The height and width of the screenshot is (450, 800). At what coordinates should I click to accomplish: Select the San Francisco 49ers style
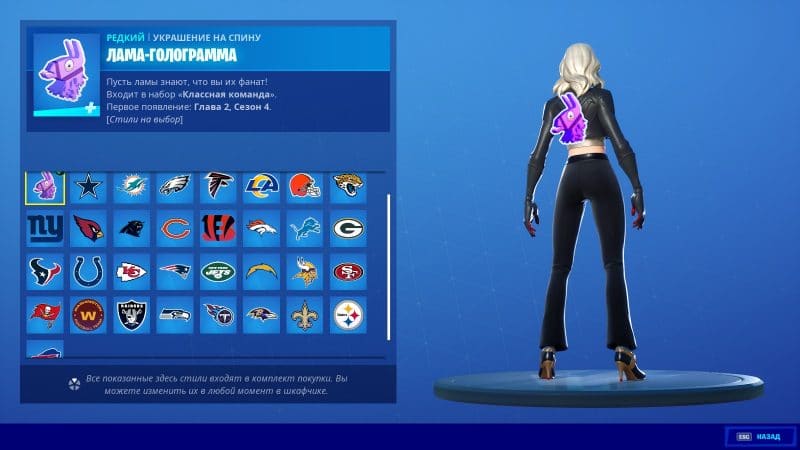tap(347, 271)
